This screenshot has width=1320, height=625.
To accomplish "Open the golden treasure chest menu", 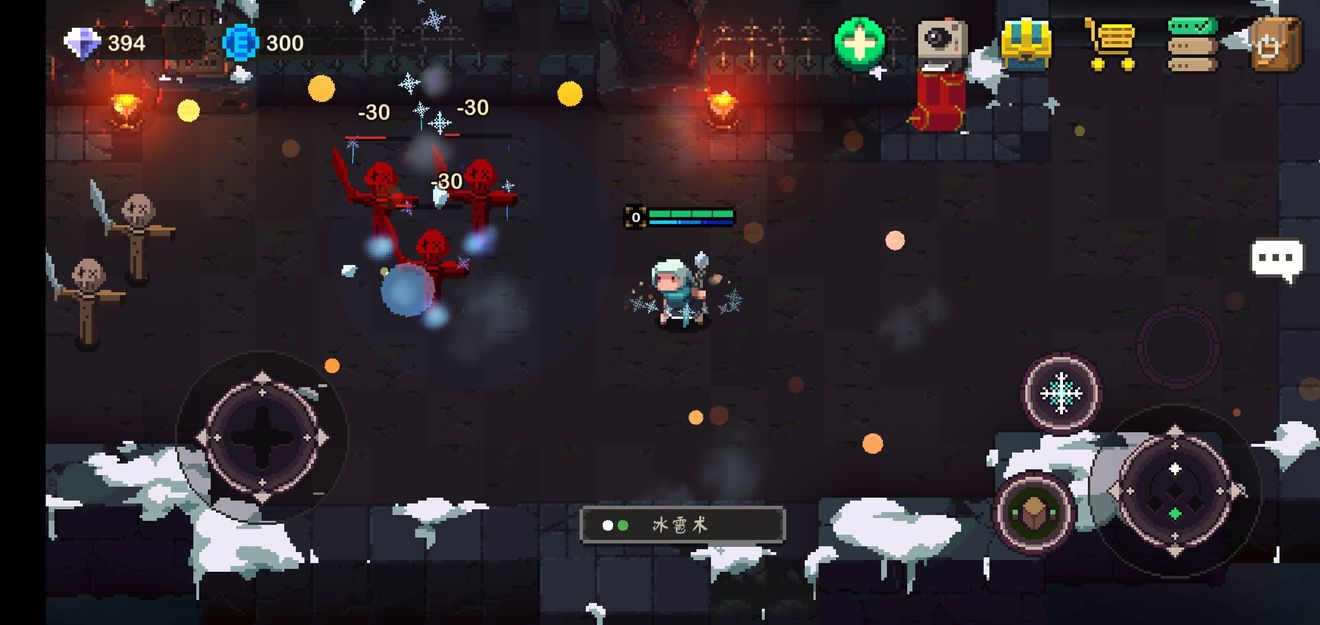I will 1026,44.
